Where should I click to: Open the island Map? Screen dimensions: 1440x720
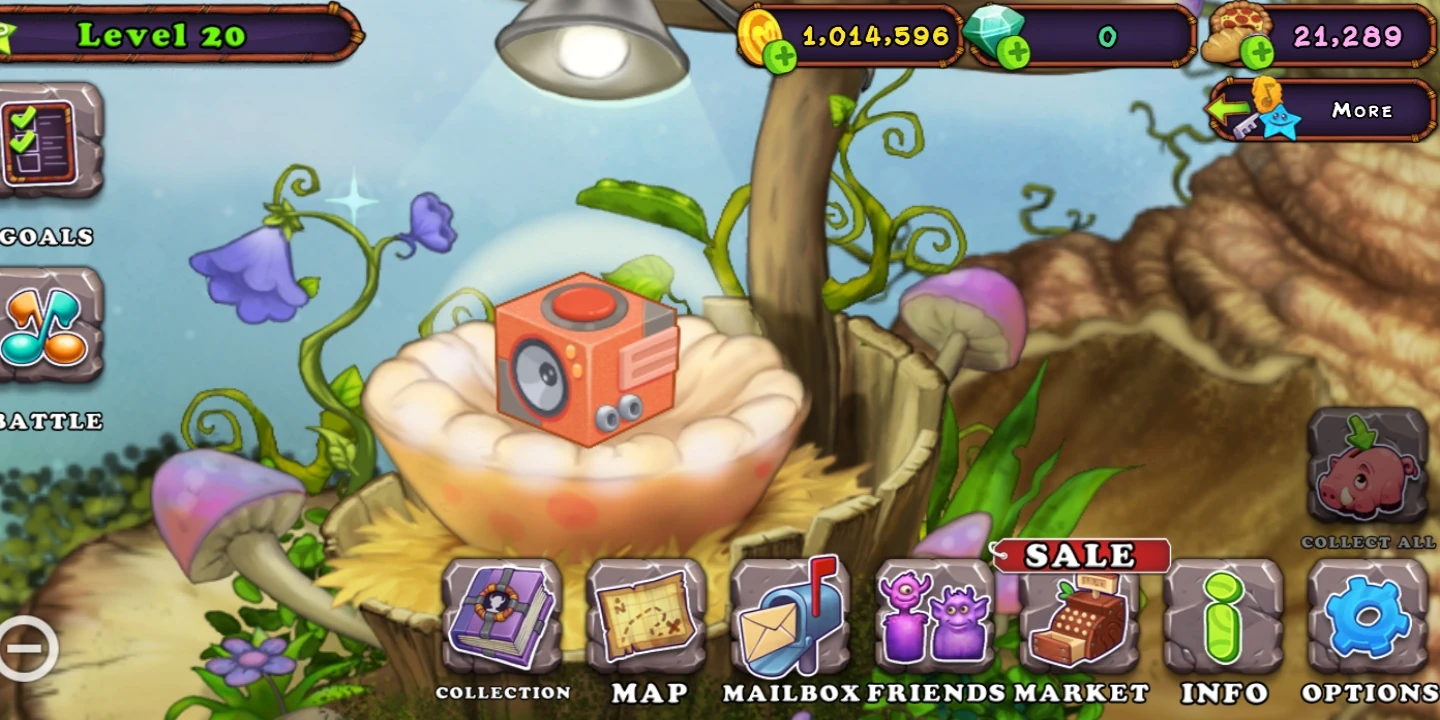(648, 620)
